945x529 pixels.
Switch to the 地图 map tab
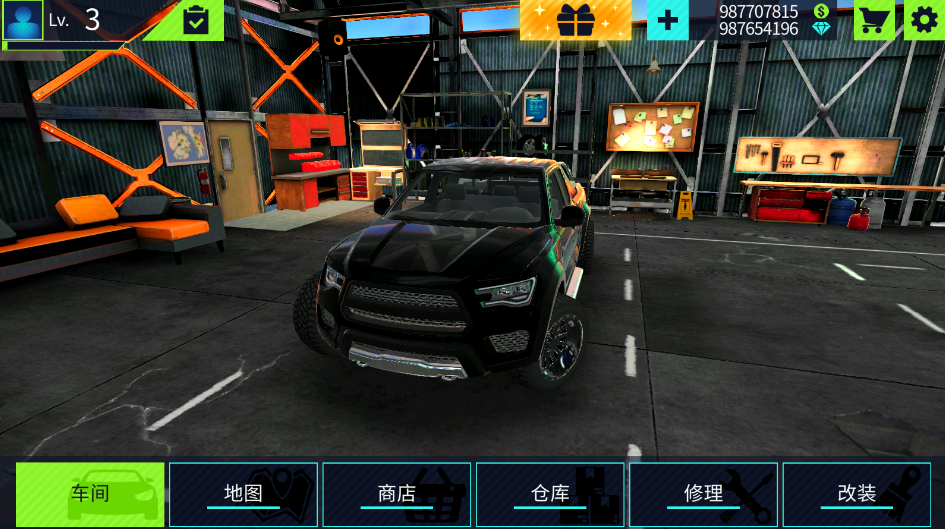(243, 494)
